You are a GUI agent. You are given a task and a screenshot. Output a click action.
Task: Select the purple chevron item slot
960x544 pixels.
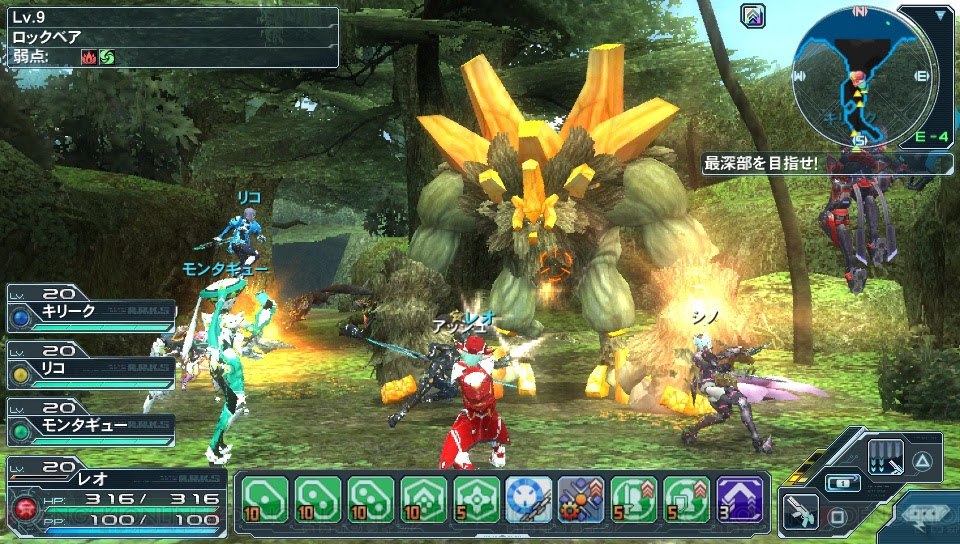tap(740, 498)
